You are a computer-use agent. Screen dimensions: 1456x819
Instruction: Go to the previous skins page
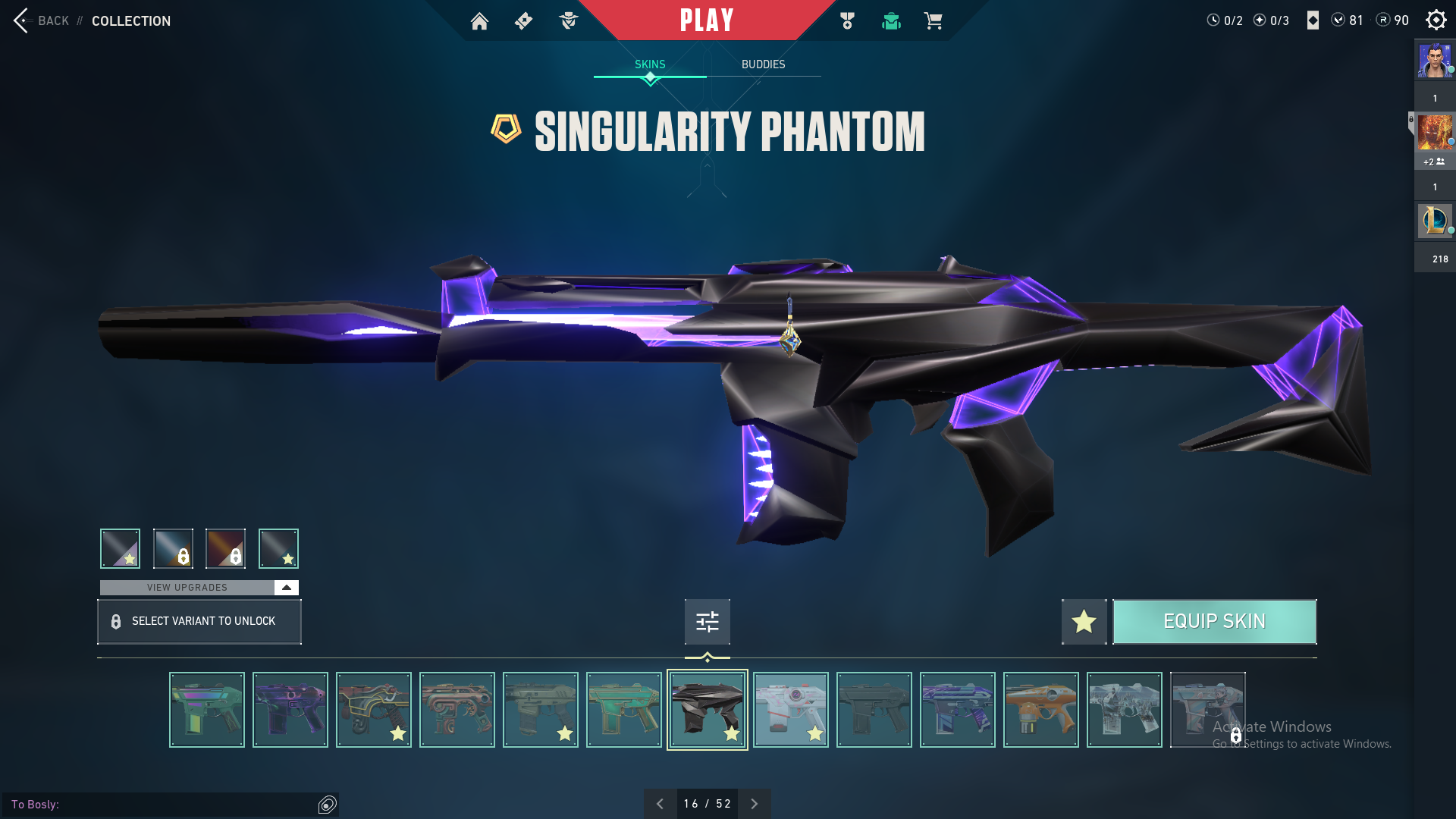point(660,804)
